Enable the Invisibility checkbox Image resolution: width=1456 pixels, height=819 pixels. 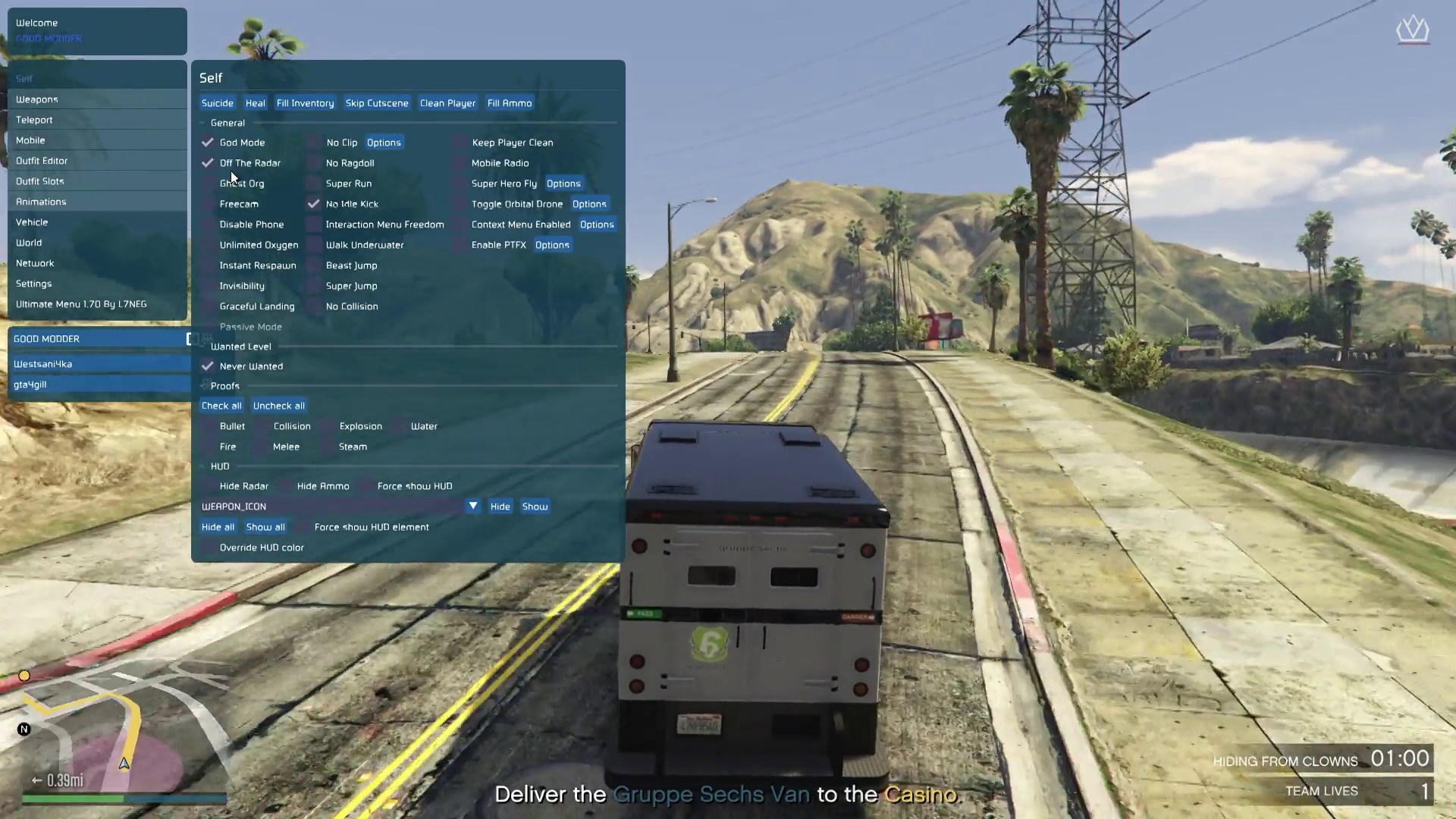[208, 286]
